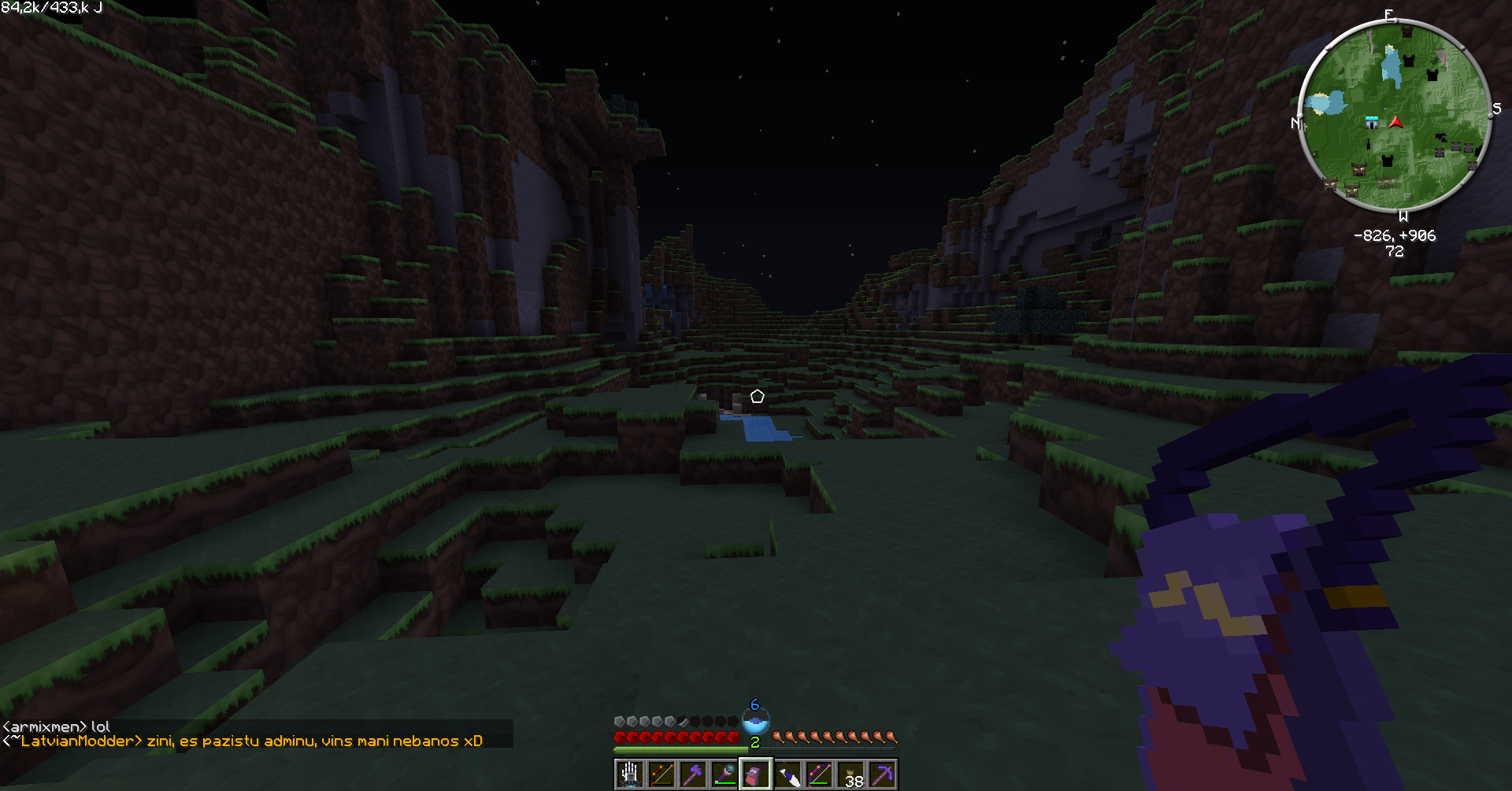
Task: Equip the green-orb staff from the hotbar
Action: click(724, 775)
